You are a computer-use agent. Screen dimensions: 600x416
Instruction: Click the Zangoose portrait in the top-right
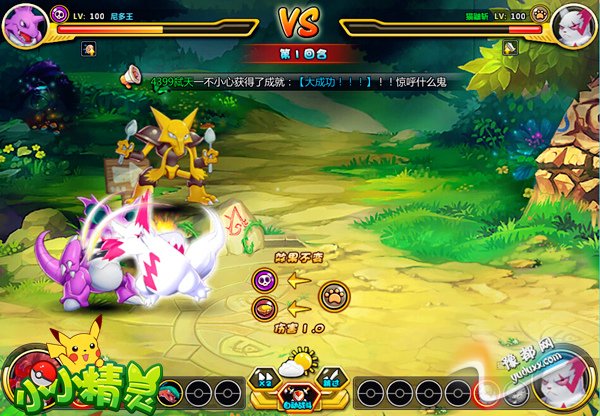click(574, 24)
